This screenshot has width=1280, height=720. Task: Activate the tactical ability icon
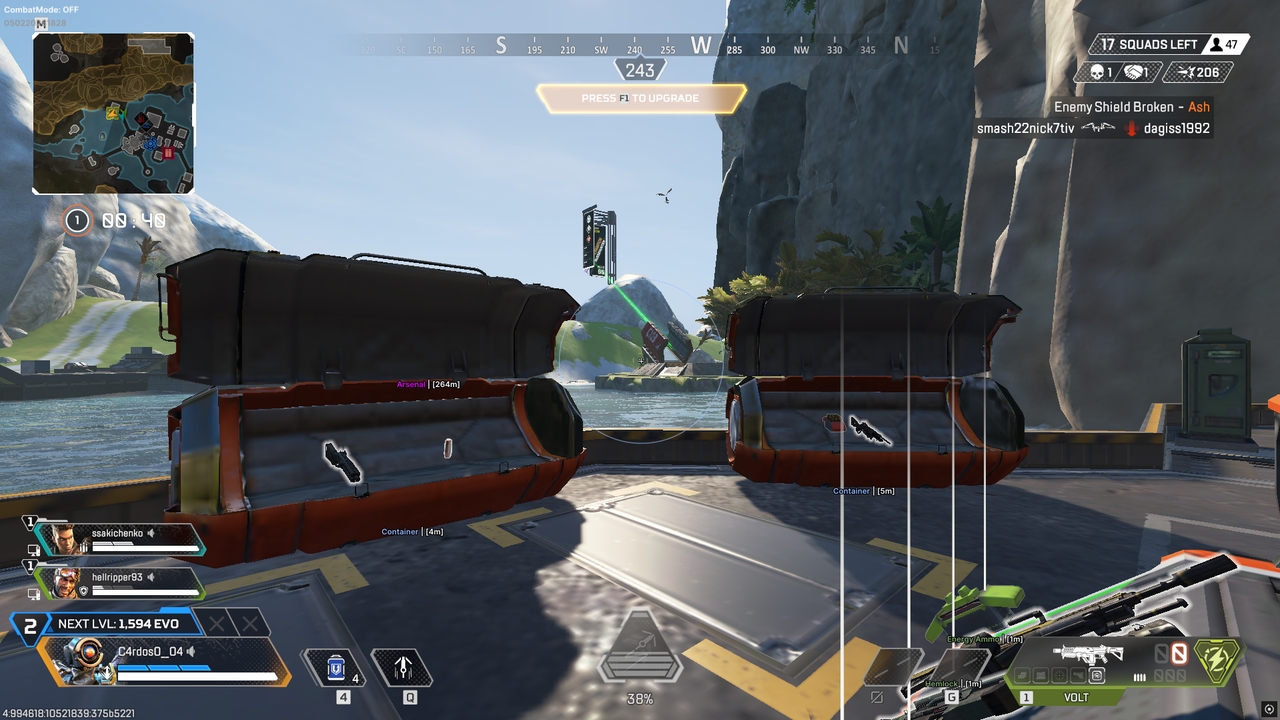pos(403,668)
